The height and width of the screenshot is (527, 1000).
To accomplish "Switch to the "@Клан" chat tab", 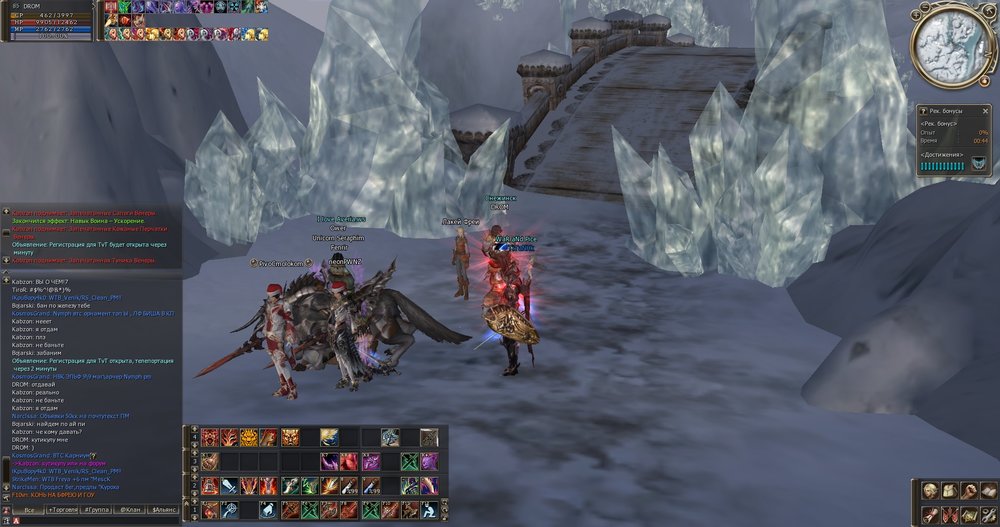I will click(131, 510).
